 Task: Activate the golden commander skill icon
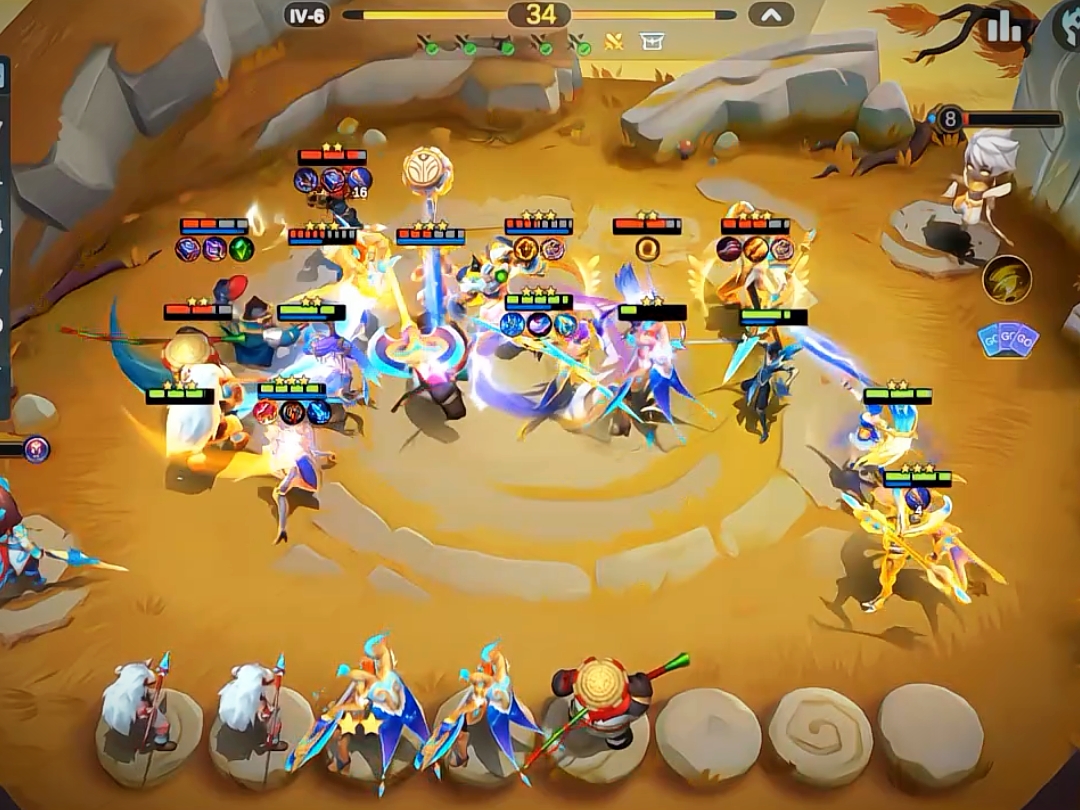1006,279
